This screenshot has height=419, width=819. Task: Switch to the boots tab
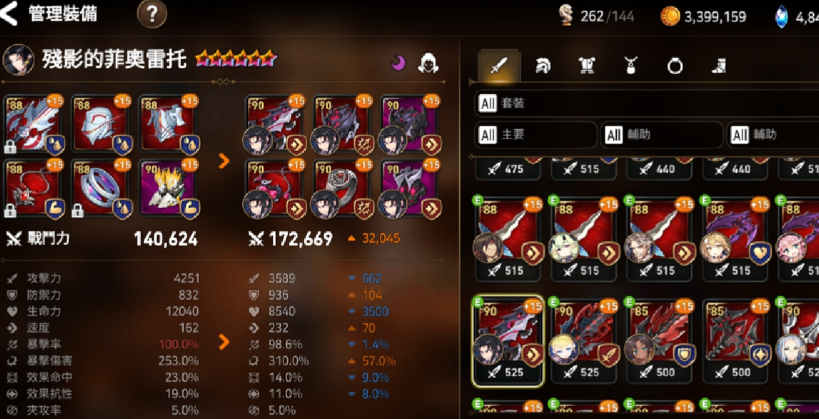[x=719, y=66]
